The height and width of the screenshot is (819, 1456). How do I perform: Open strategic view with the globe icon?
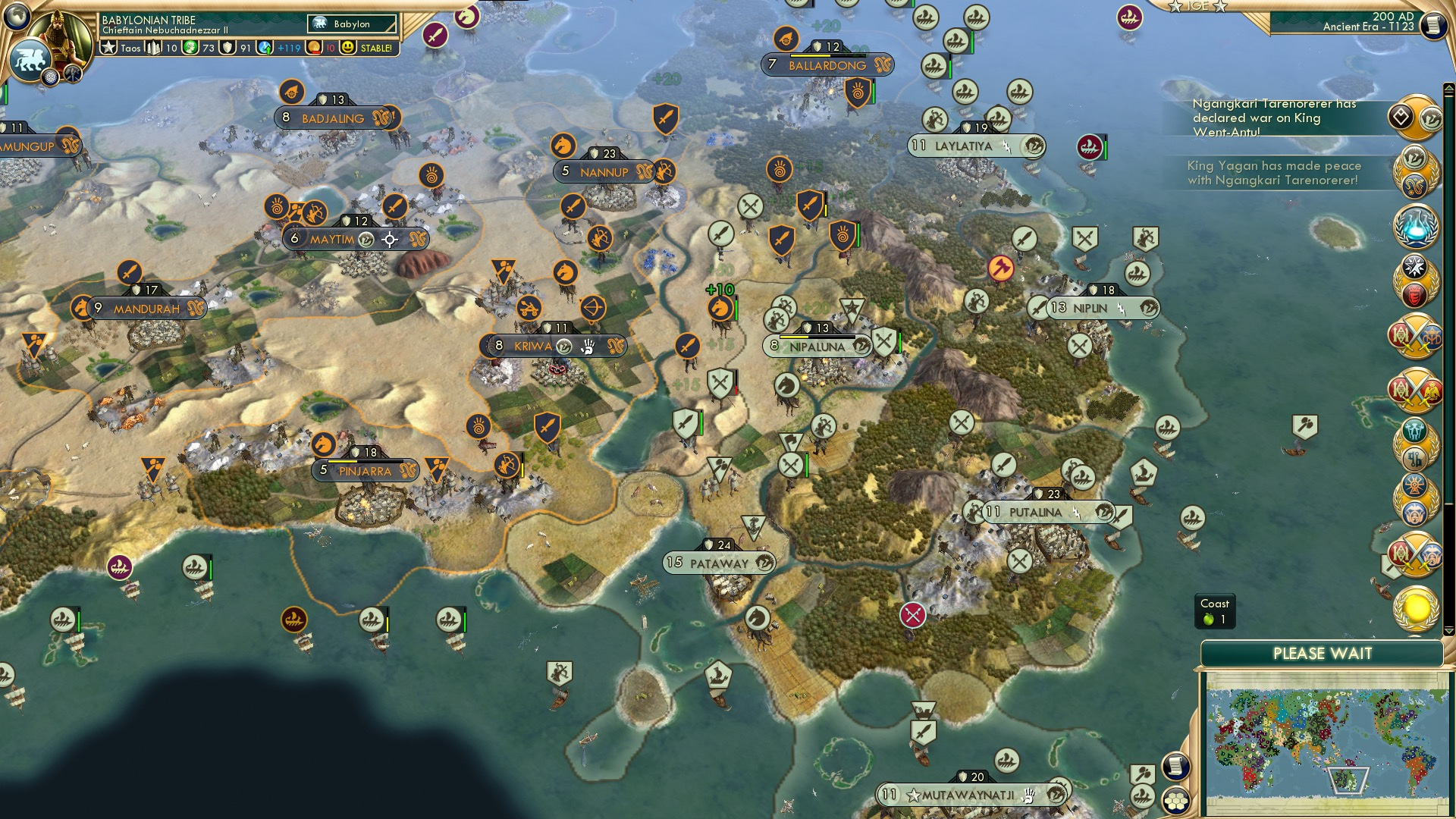point(15,17)
